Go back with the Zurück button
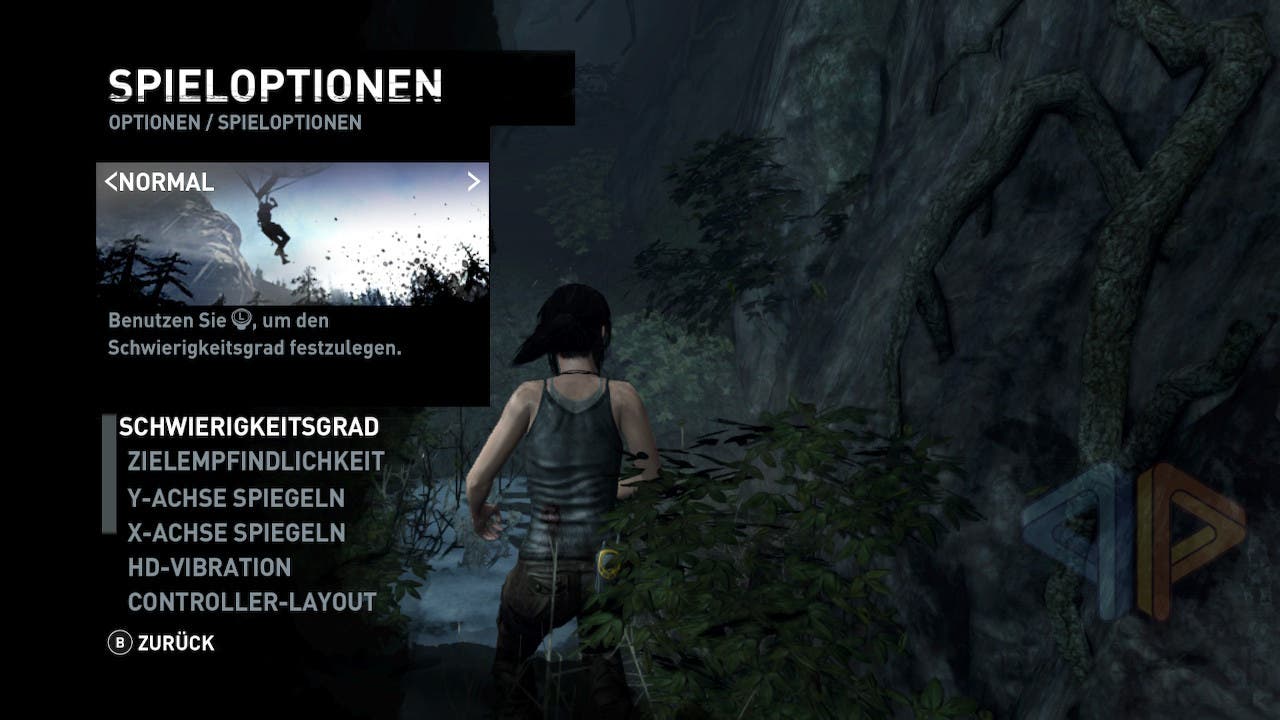This screenshot has height=720, width=1280. click(x=162, y=643)
